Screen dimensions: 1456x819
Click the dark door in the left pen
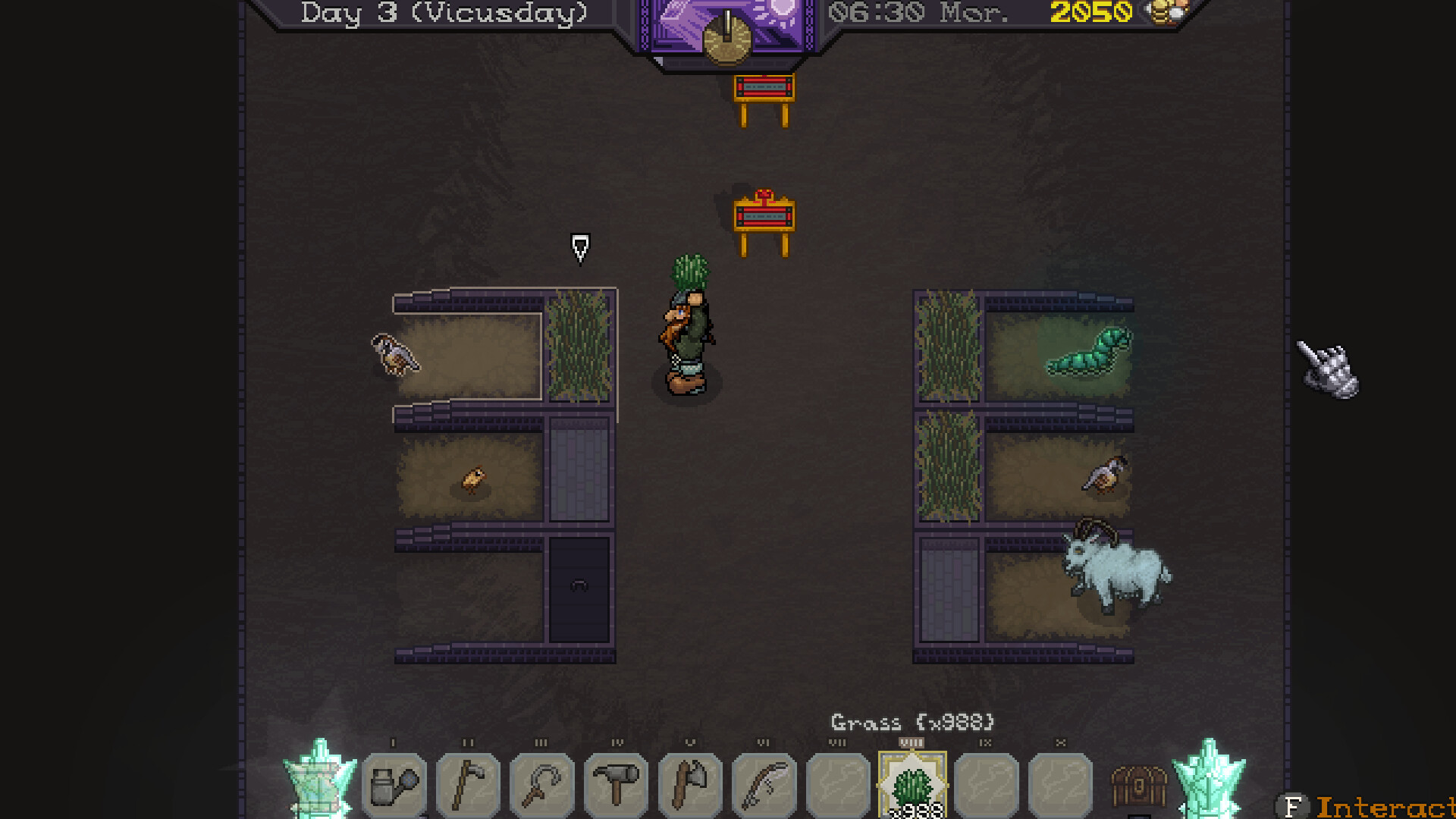pos(578,588)
